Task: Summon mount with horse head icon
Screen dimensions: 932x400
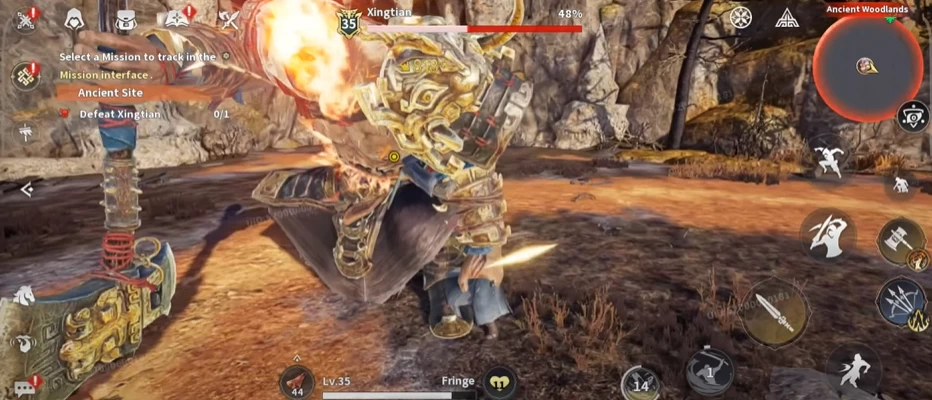Action: coord(24,295)
